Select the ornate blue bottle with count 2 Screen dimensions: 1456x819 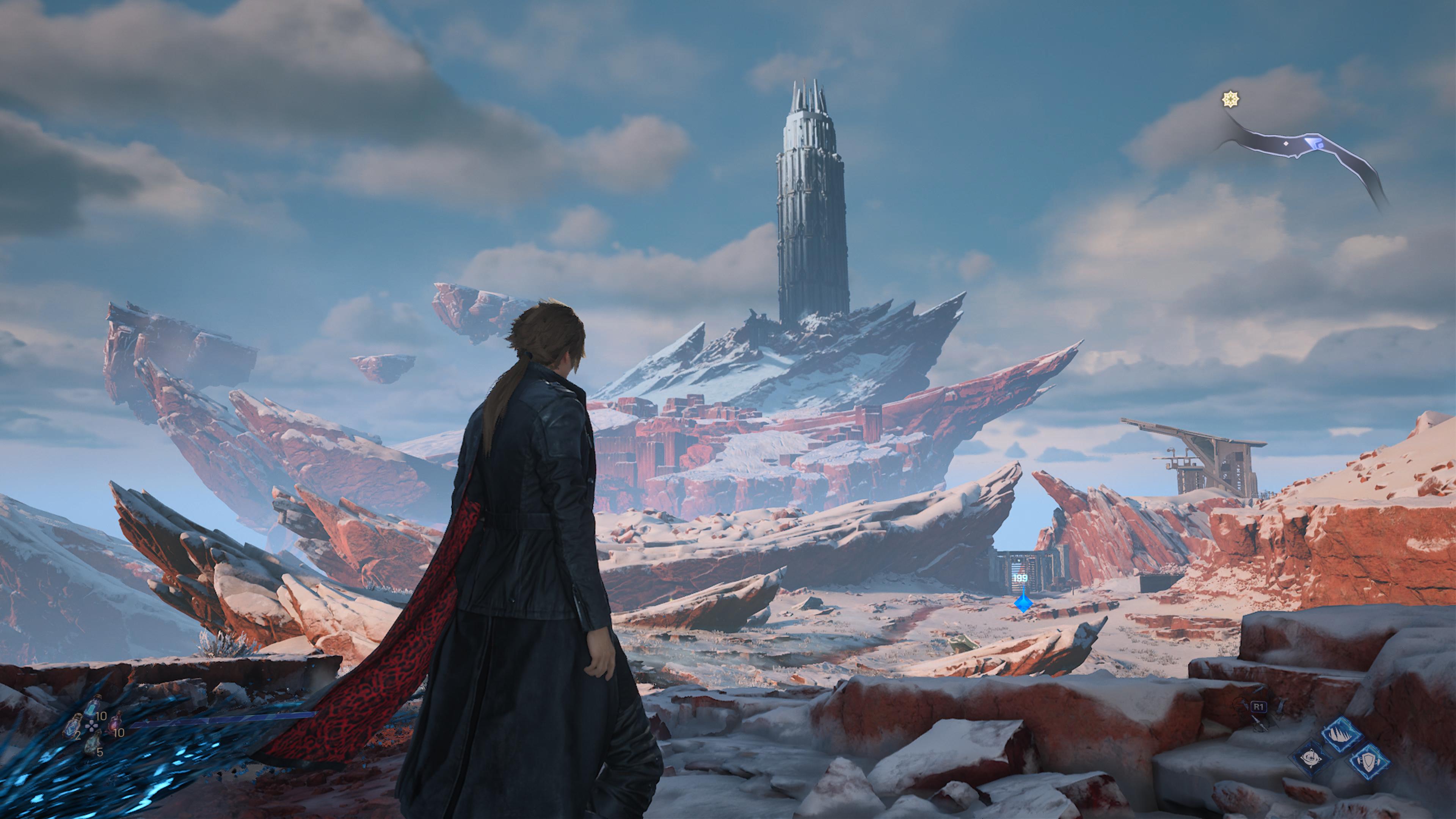coord(72,726)
